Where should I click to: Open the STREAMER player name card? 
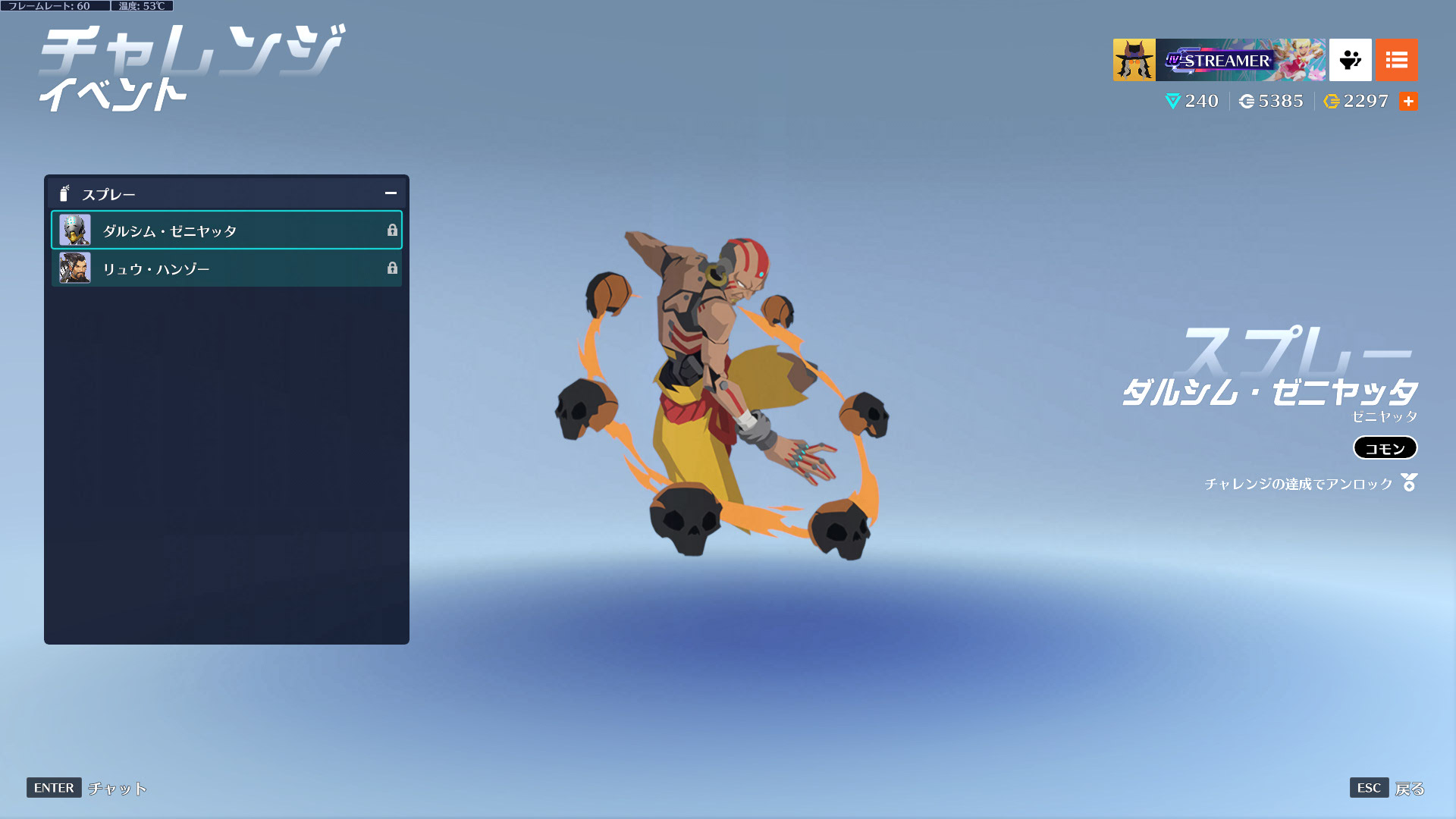click(1241, 60)
